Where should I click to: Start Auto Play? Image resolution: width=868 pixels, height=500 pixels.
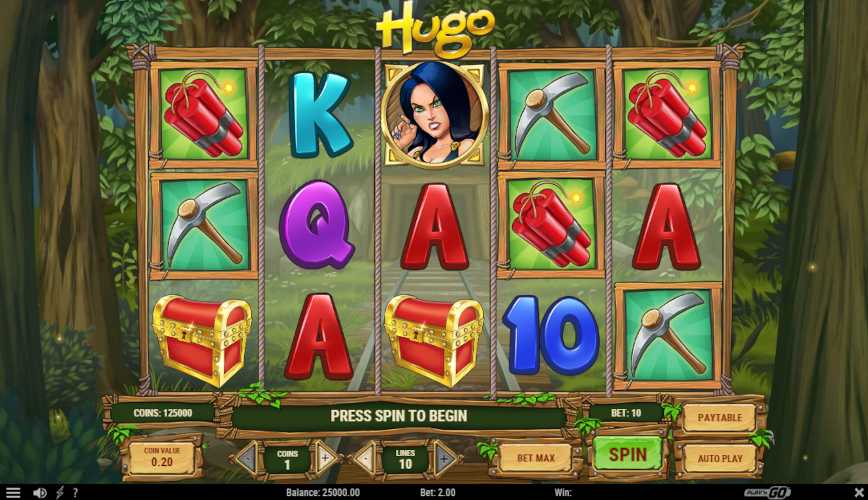[x=719, y=459]
